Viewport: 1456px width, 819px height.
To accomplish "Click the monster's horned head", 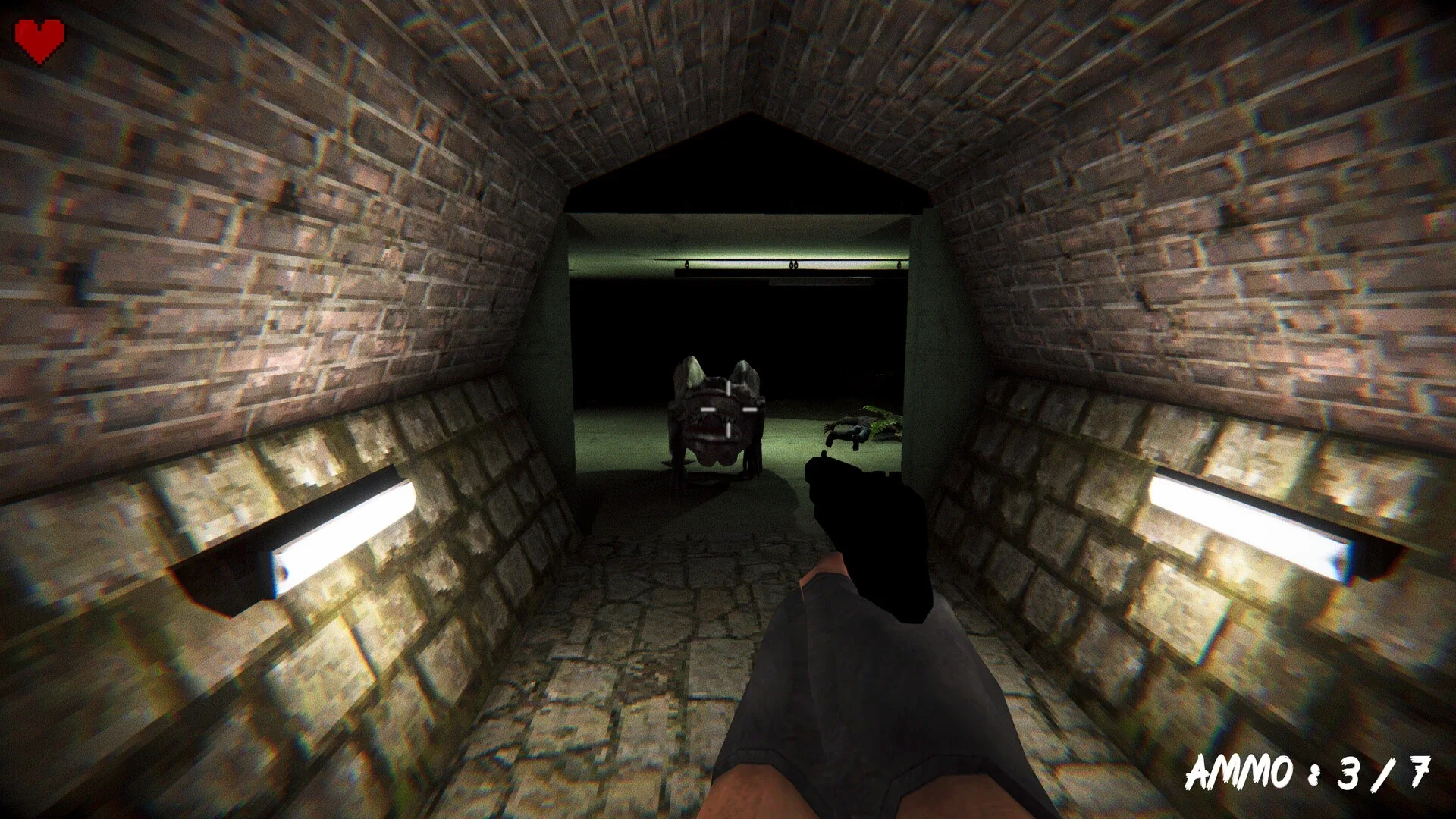I will click(717, 375).
